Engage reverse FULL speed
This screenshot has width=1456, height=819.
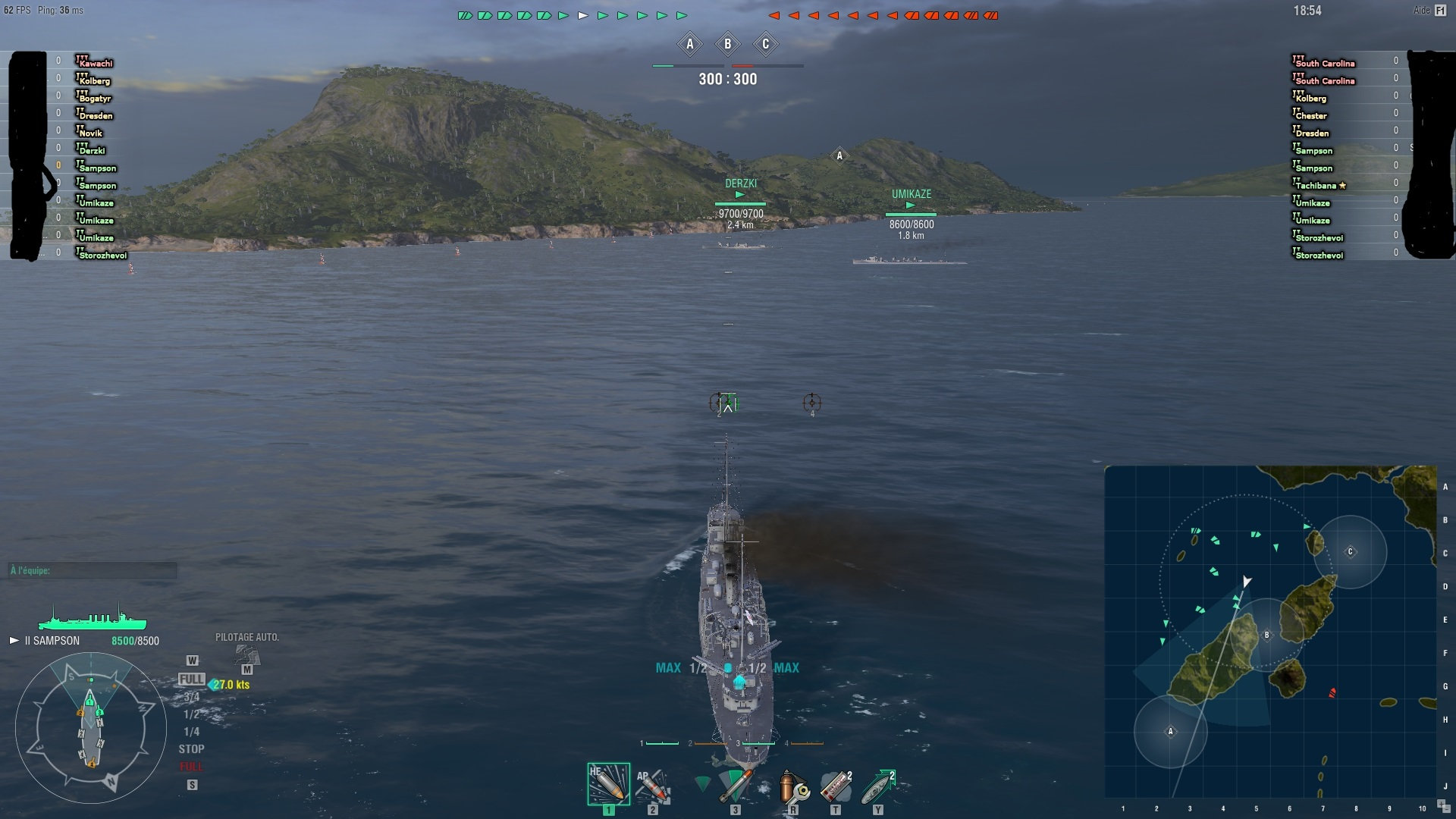(x=193, y=766)
